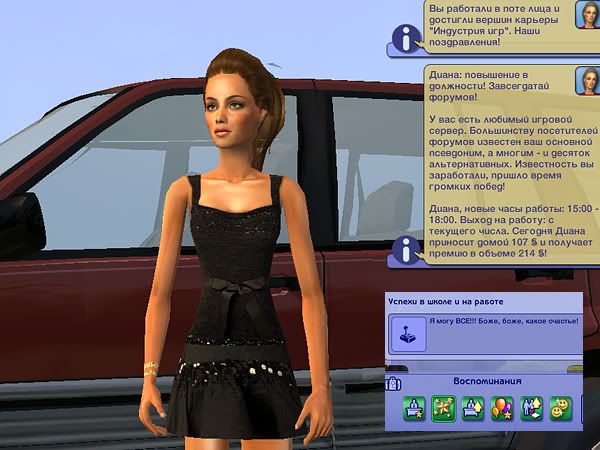600x450 pixels.
Task: Open the first memory with desk and star
Action: (414, 410)
